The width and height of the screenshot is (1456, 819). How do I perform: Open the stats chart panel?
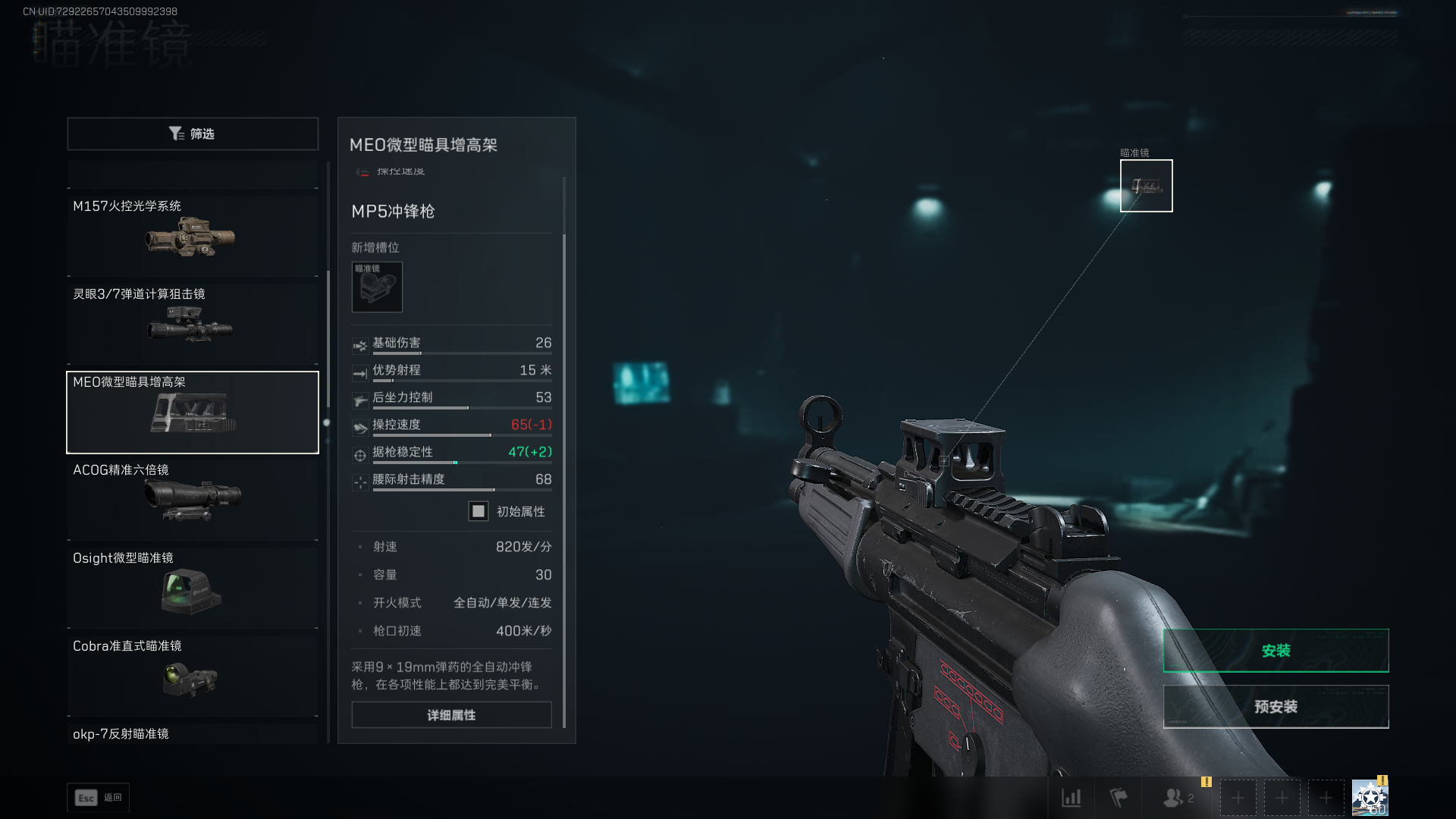(x=1072, y=798)
